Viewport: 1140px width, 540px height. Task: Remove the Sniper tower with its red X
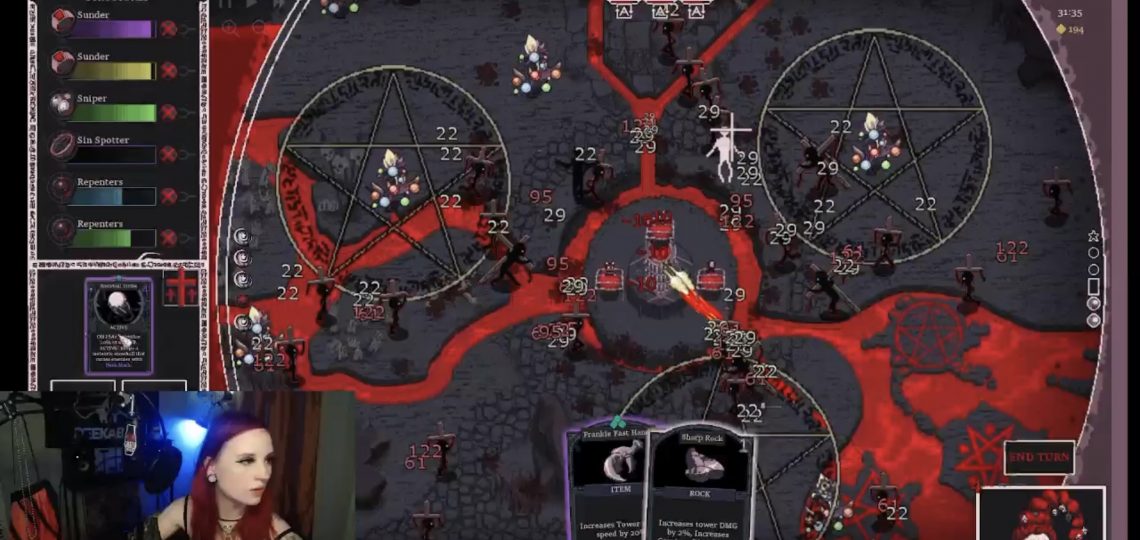pos(169,112)
